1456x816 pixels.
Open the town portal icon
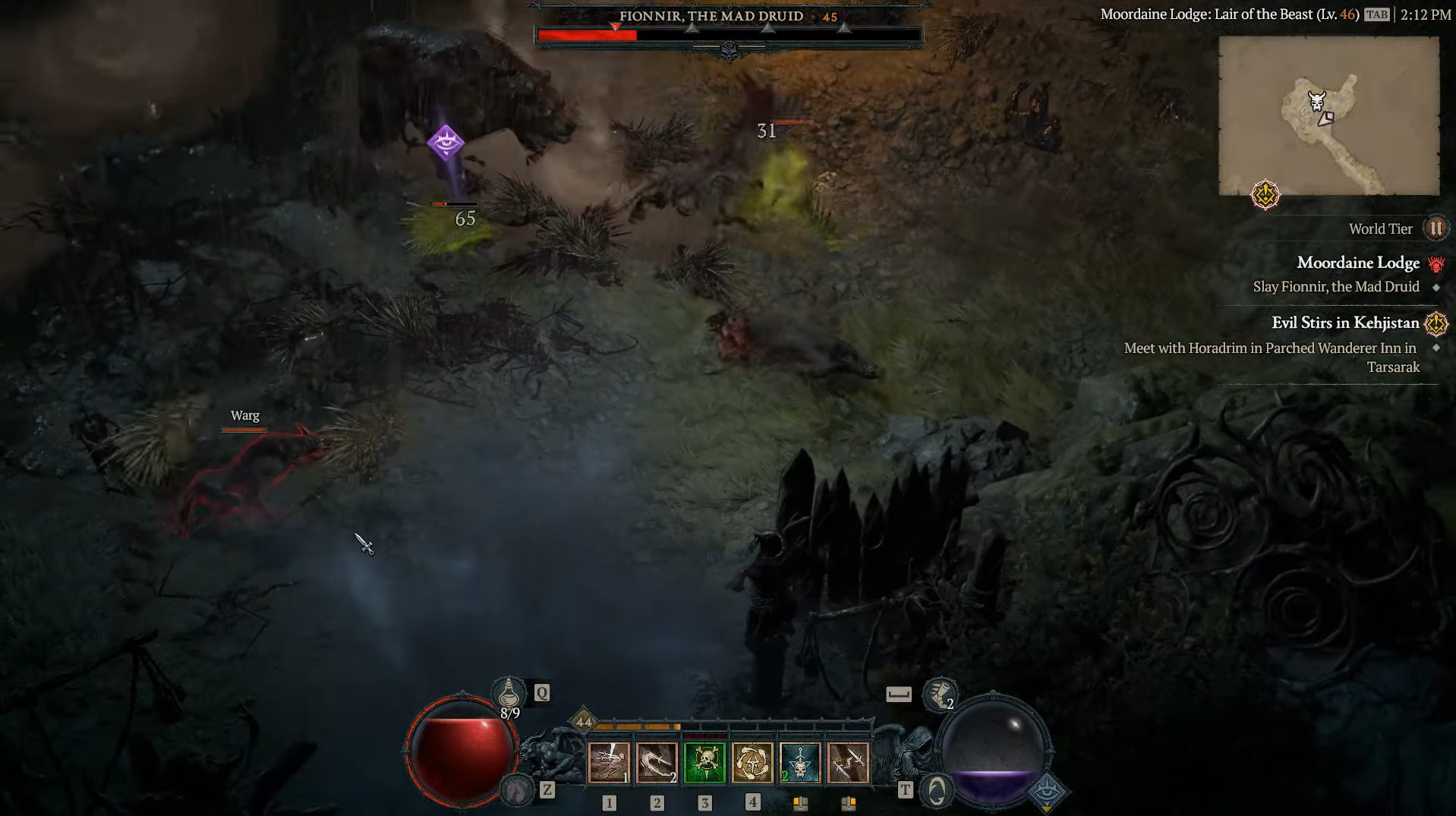coord(936,791)
